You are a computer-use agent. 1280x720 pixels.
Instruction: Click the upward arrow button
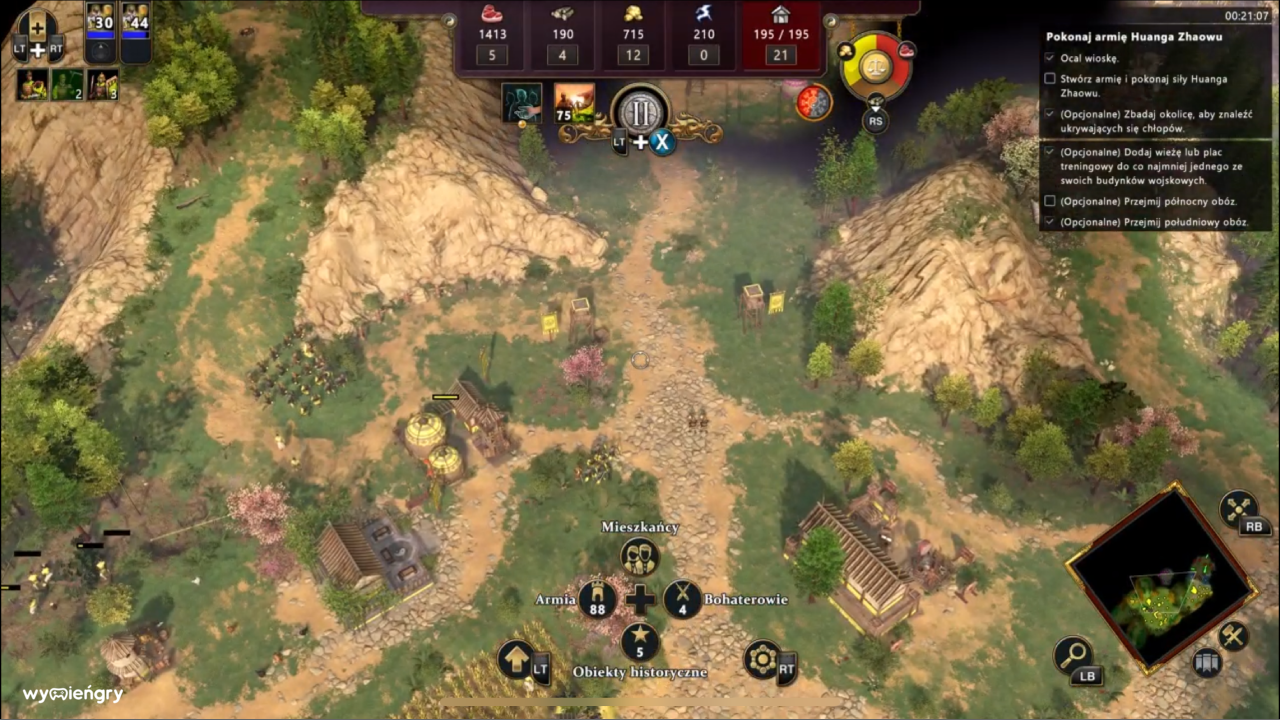(517, 660)
